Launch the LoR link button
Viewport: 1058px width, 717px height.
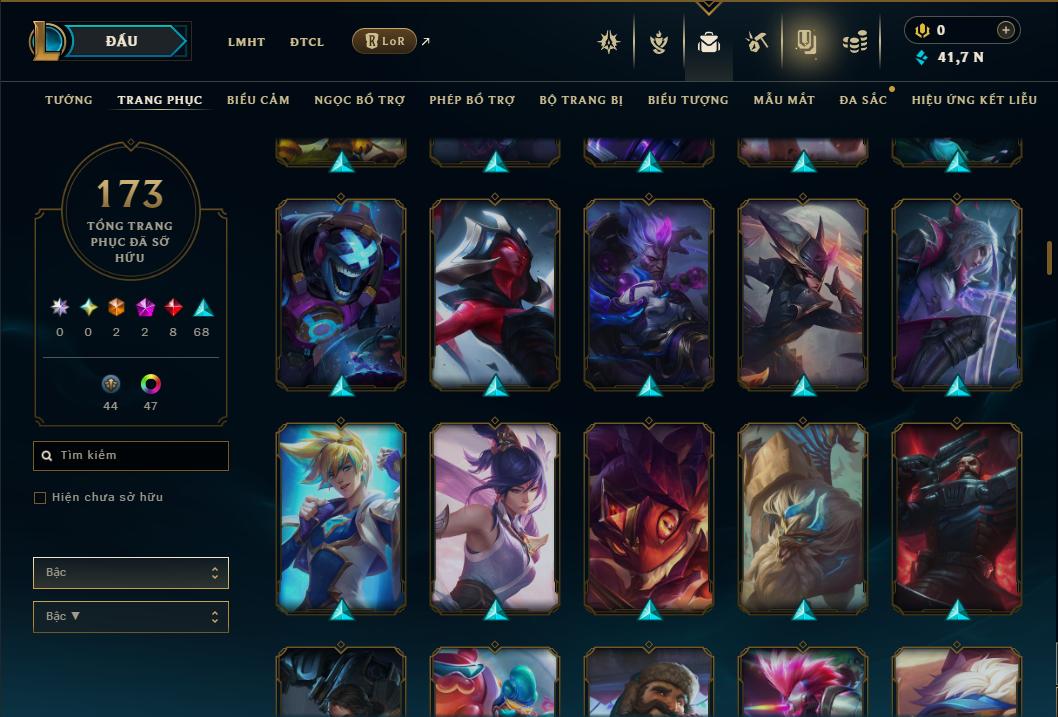point(384,41)
